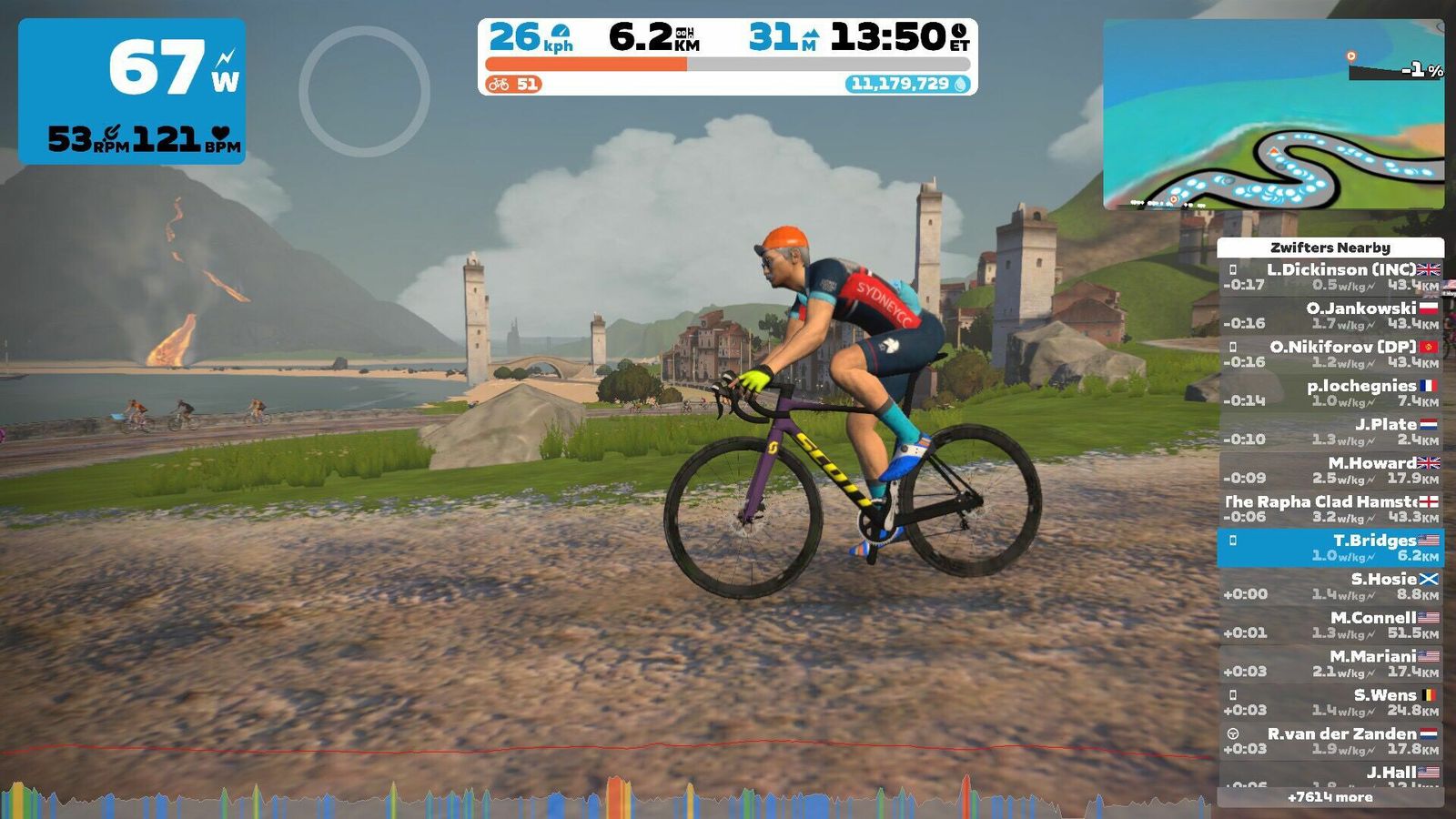Image resolution: width=1456 pixels, height=819 pixels.
Task: Click The Rapha Clad Hamster row
Action: coord(1330,509)
